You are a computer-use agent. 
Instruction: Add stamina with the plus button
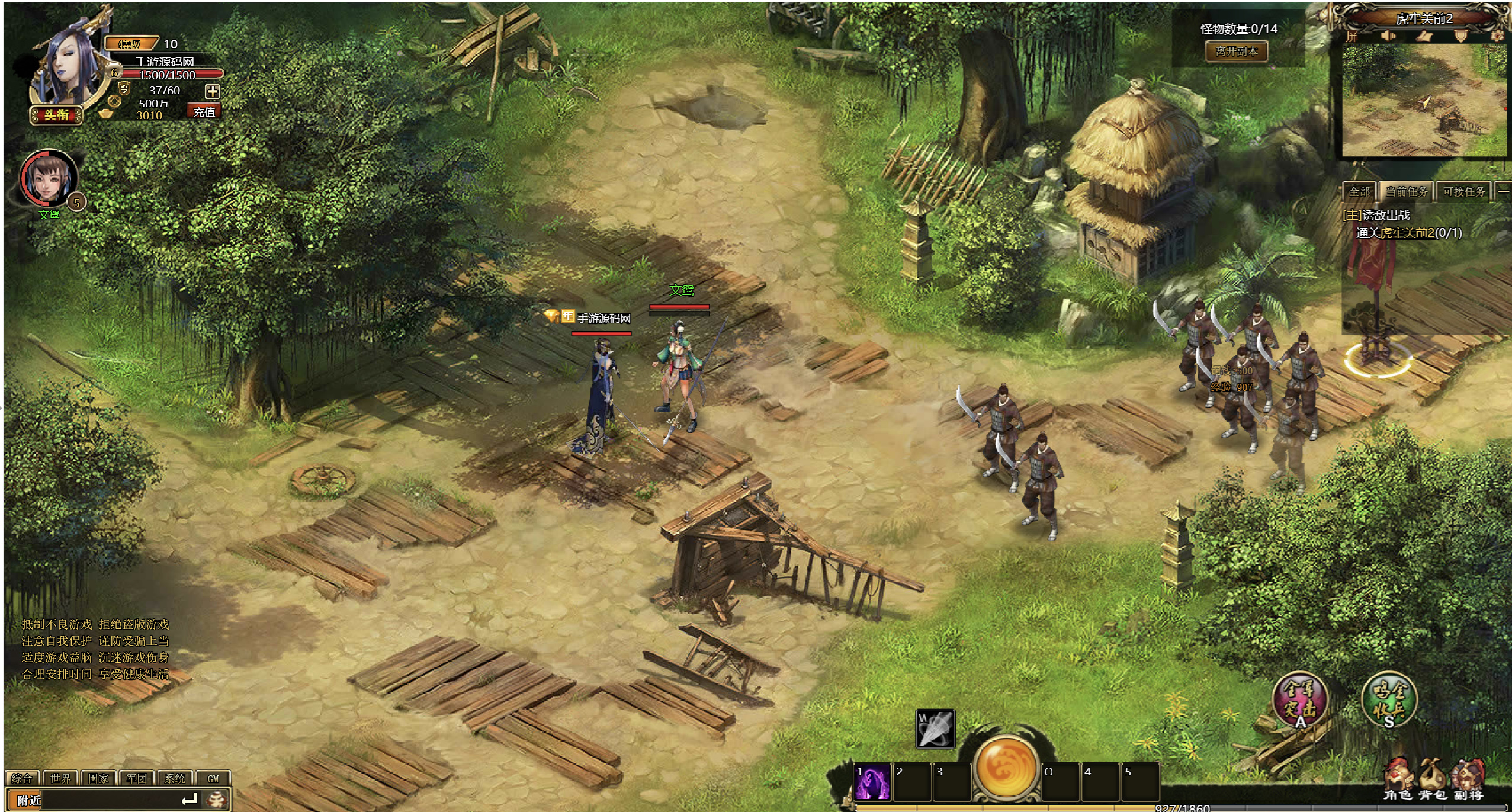pyautogui.click(x=212, y=91)
